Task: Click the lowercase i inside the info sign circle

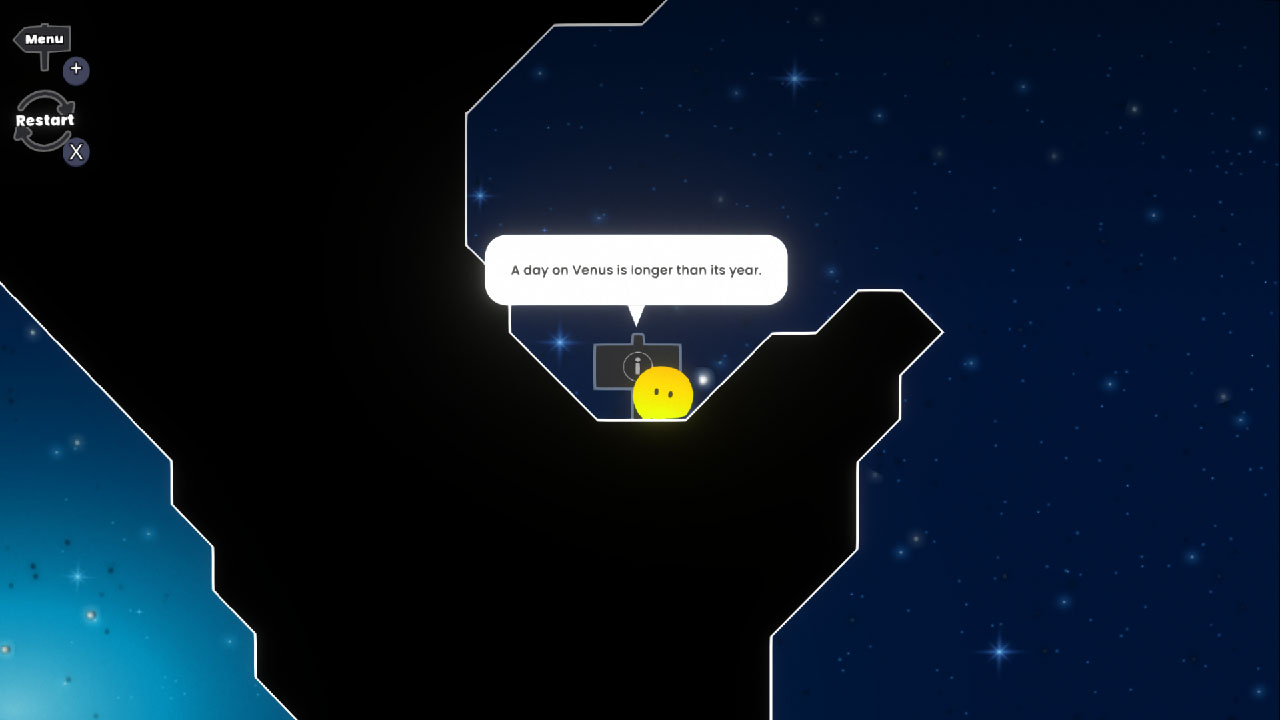Action: point(638,366)
